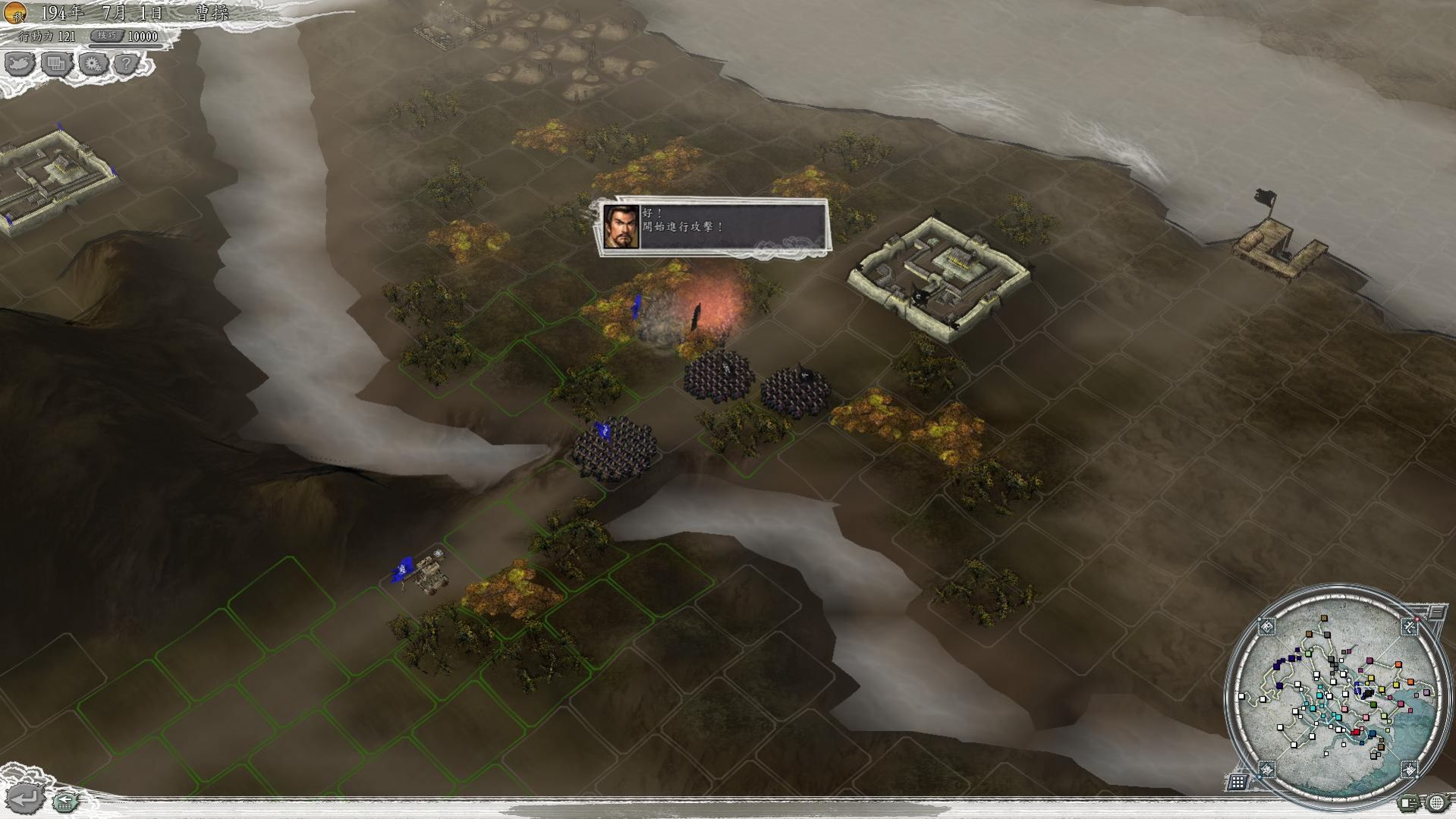This screenshot has width=1456, height=819.
Task: Click the grey return arrow button
Action: (24, 799)
